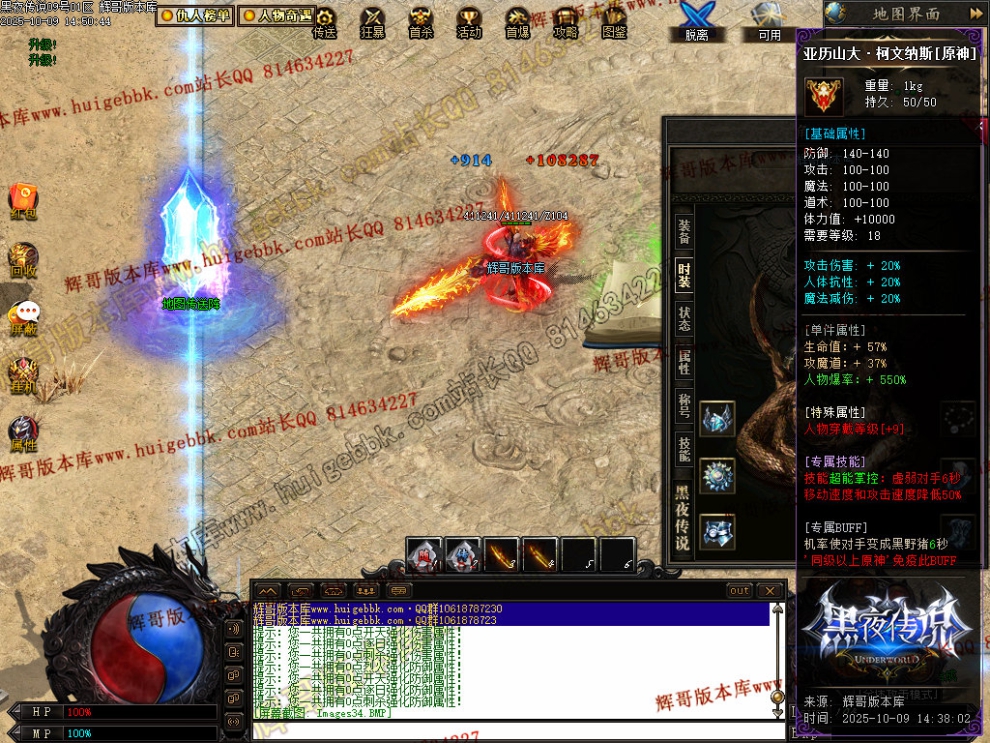990x743 pixels.
Task: Open the 图鉴 codex icon
Action: 615,22
